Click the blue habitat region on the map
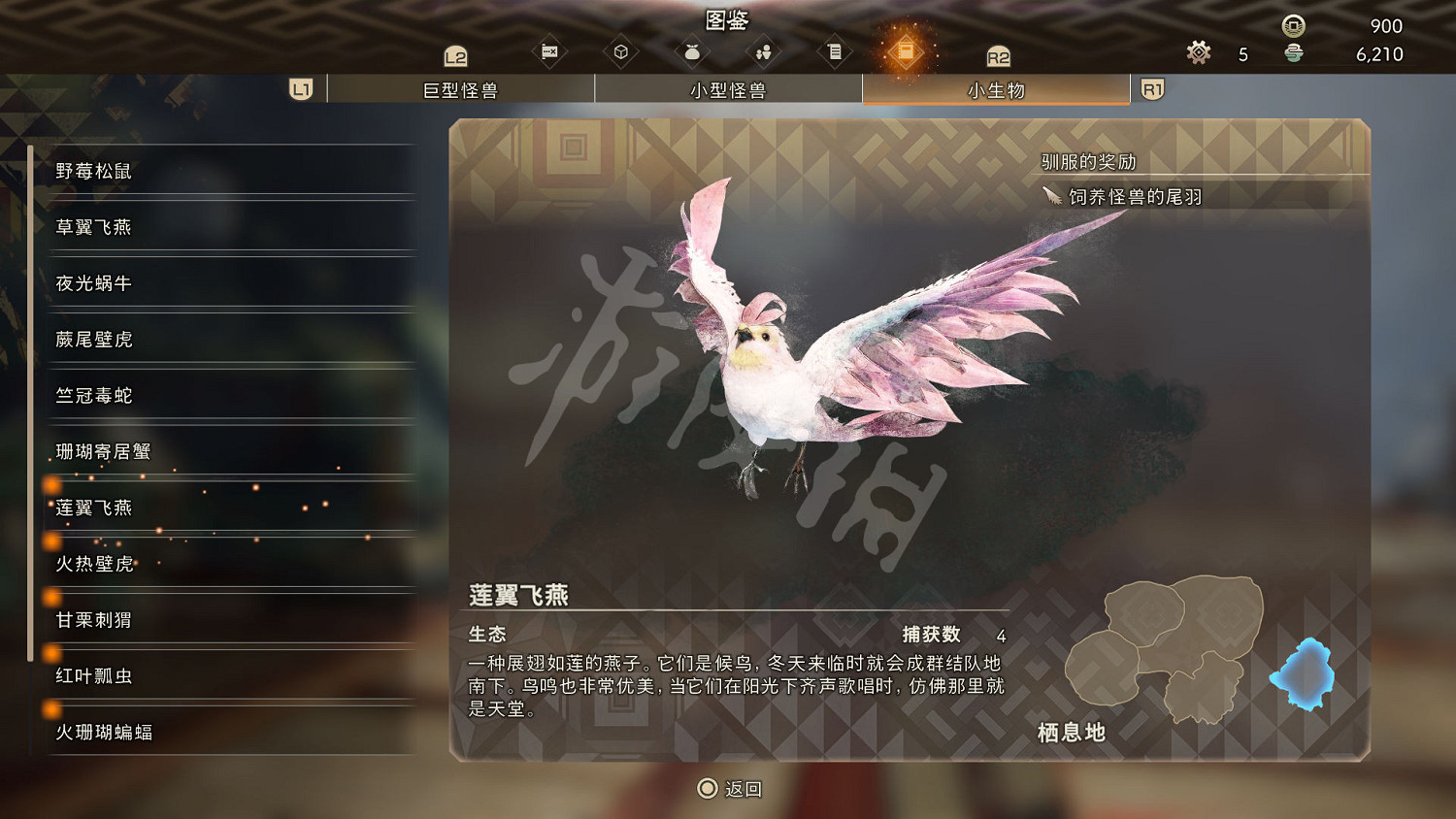The height and width of the screenshot is (819, 1456). (x=1306, y=674)
